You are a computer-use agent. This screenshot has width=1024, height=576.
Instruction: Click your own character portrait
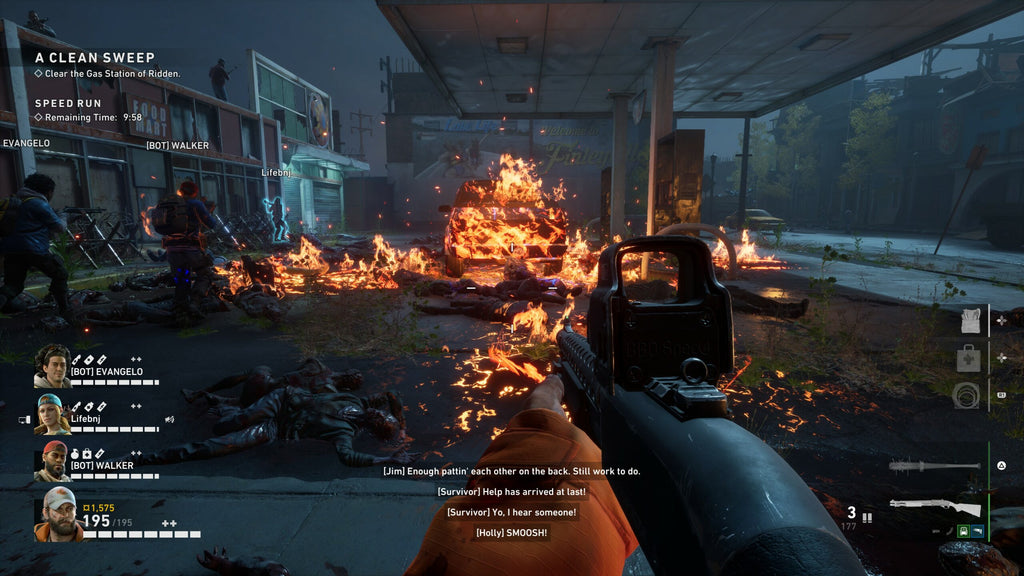[60, 513]
